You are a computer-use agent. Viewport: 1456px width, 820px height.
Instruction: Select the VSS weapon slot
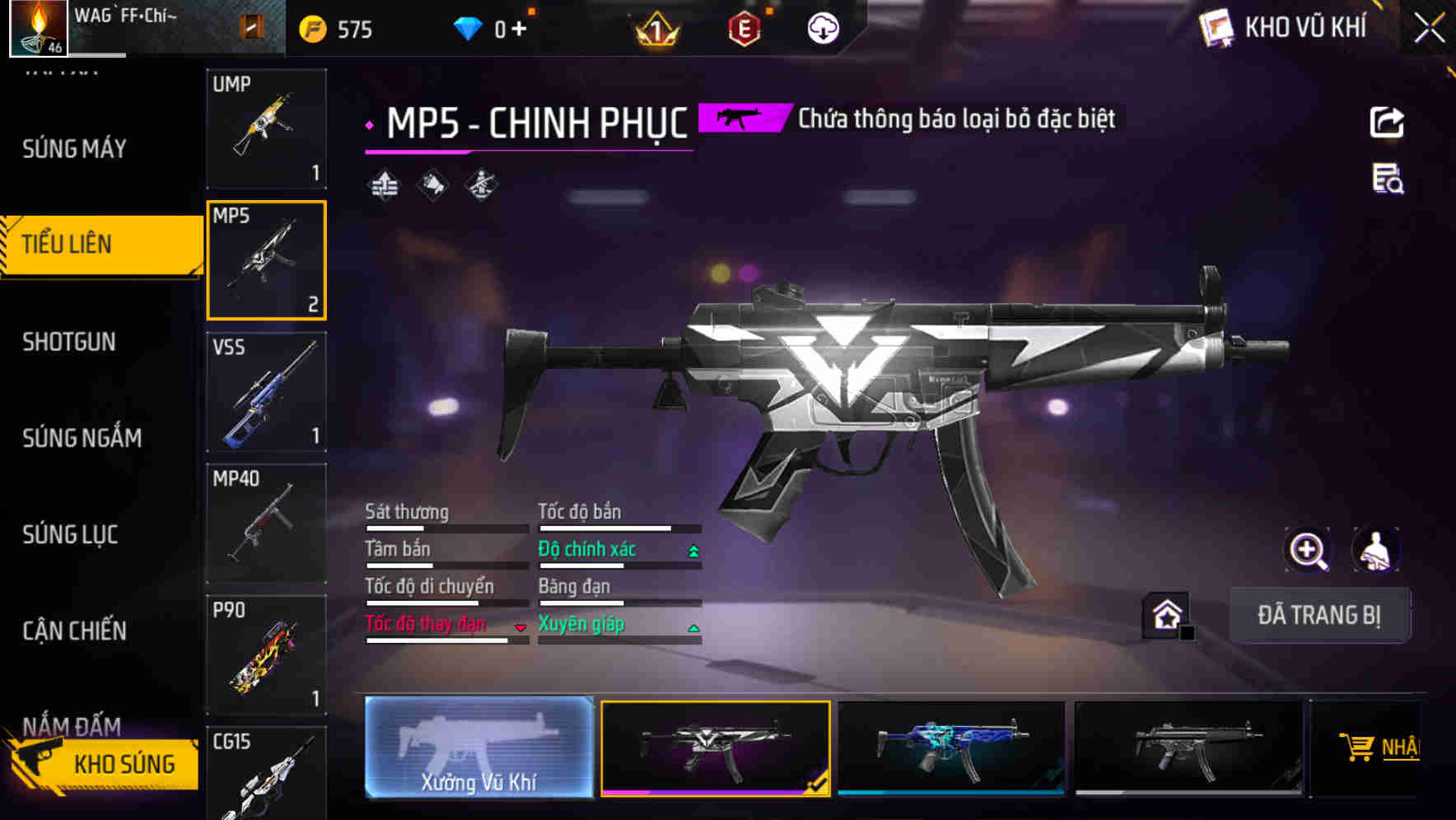point(266,392)
